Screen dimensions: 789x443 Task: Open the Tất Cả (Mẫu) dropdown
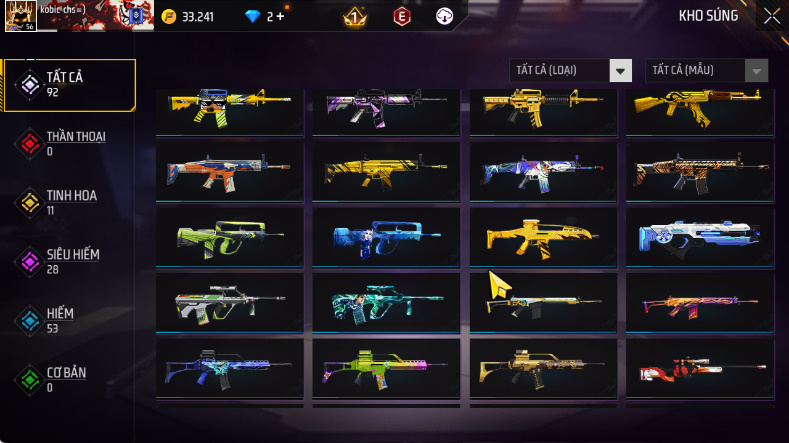(708, 70)
